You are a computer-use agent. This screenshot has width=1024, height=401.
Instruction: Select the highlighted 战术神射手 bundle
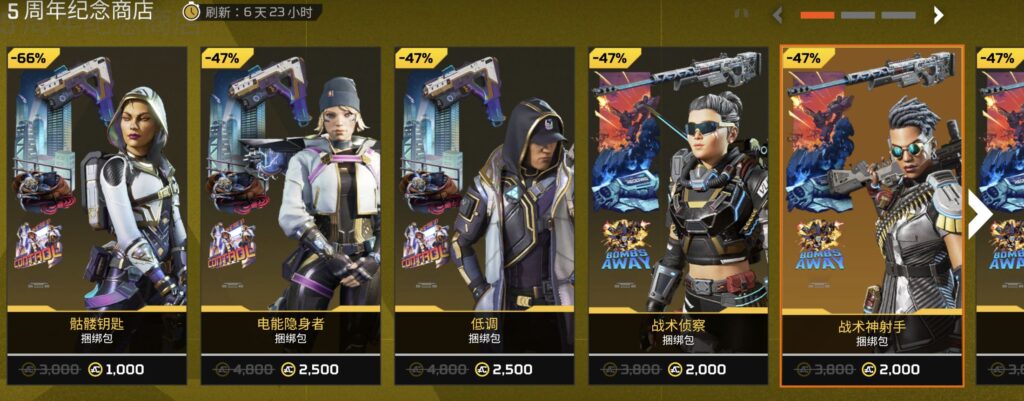(x=871, y=215)
